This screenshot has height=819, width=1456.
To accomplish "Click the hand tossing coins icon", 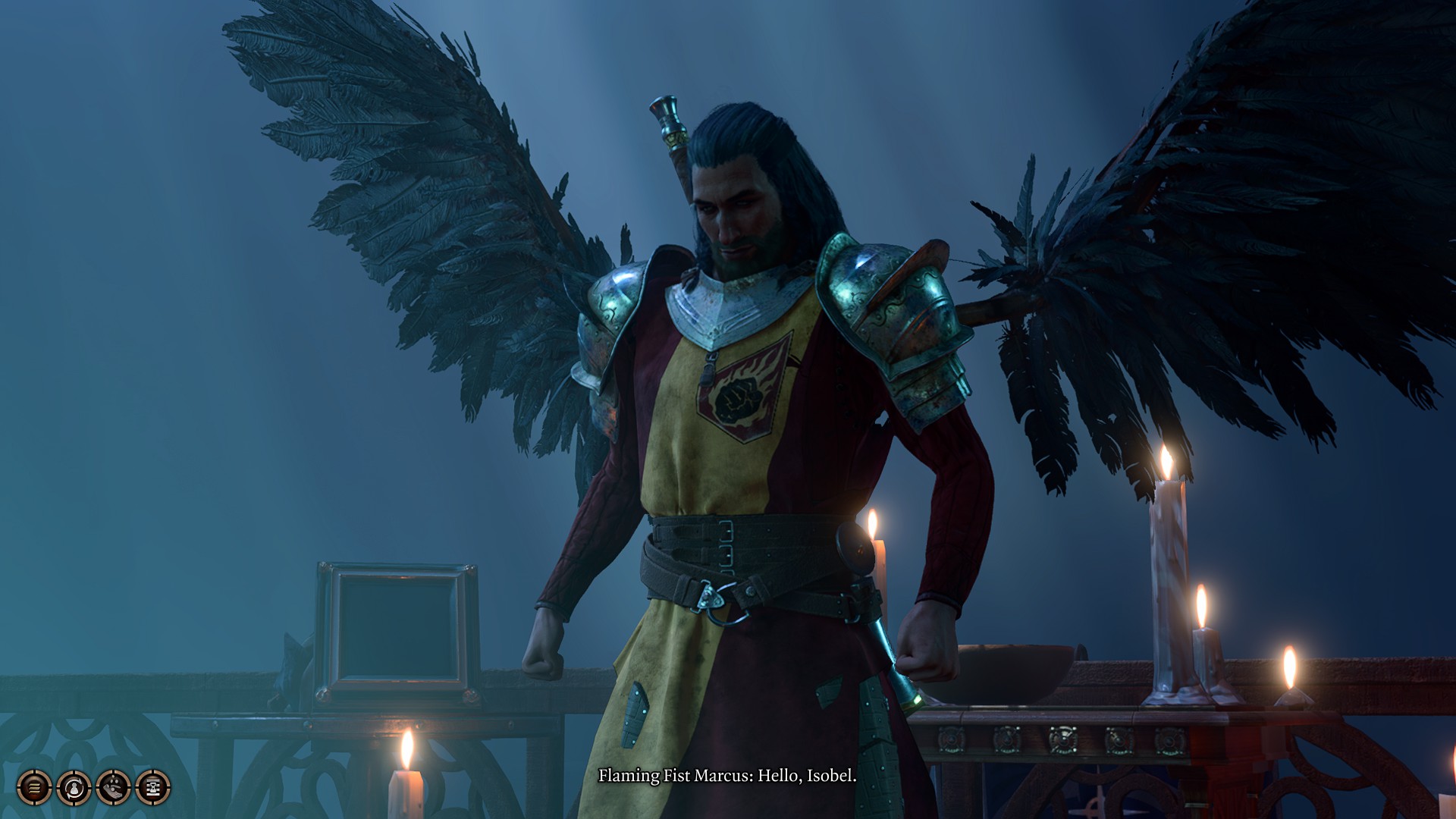I will click(111, 788).
